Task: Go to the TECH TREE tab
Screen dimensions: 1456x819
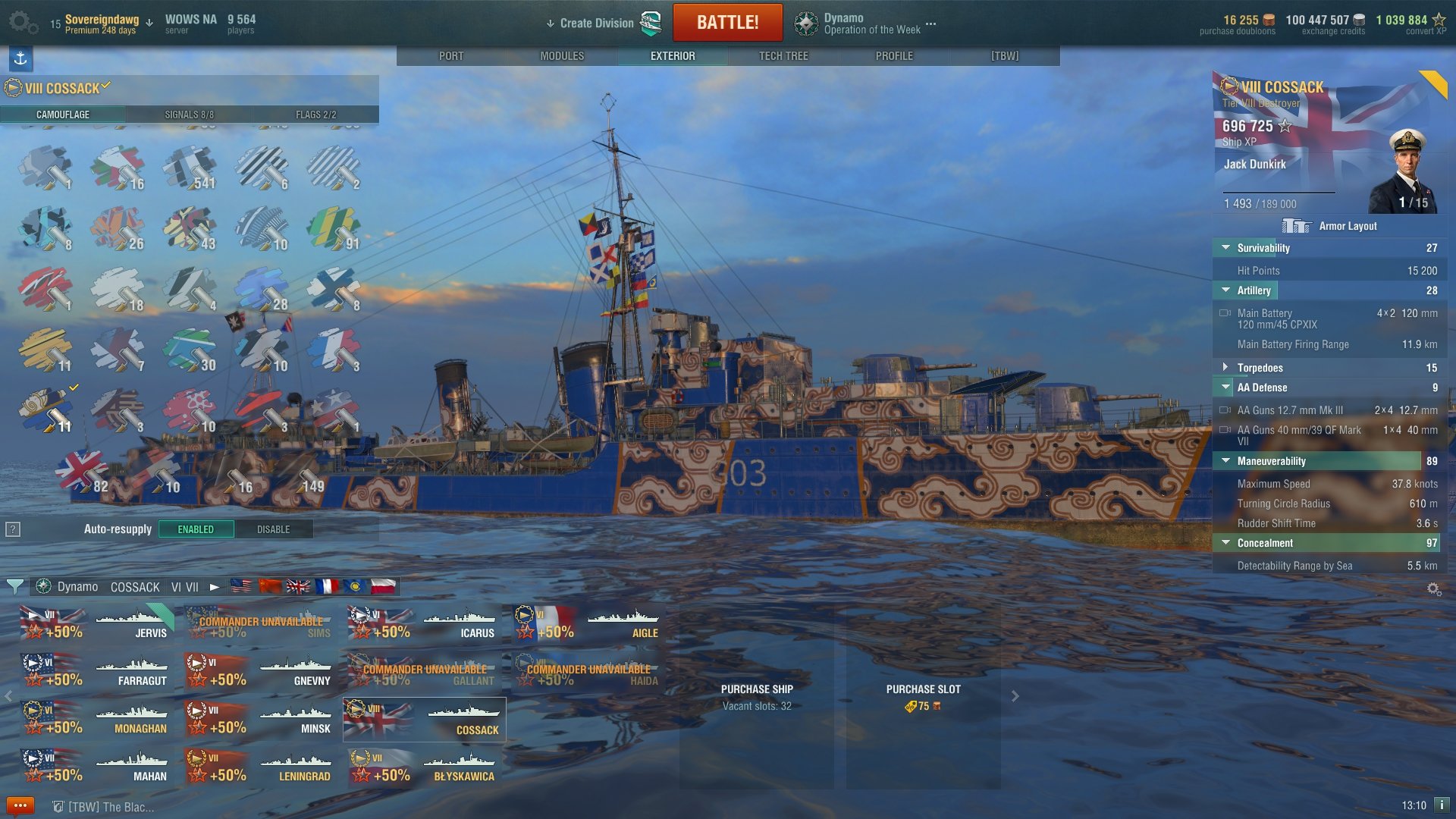Action: click(783, 56)
